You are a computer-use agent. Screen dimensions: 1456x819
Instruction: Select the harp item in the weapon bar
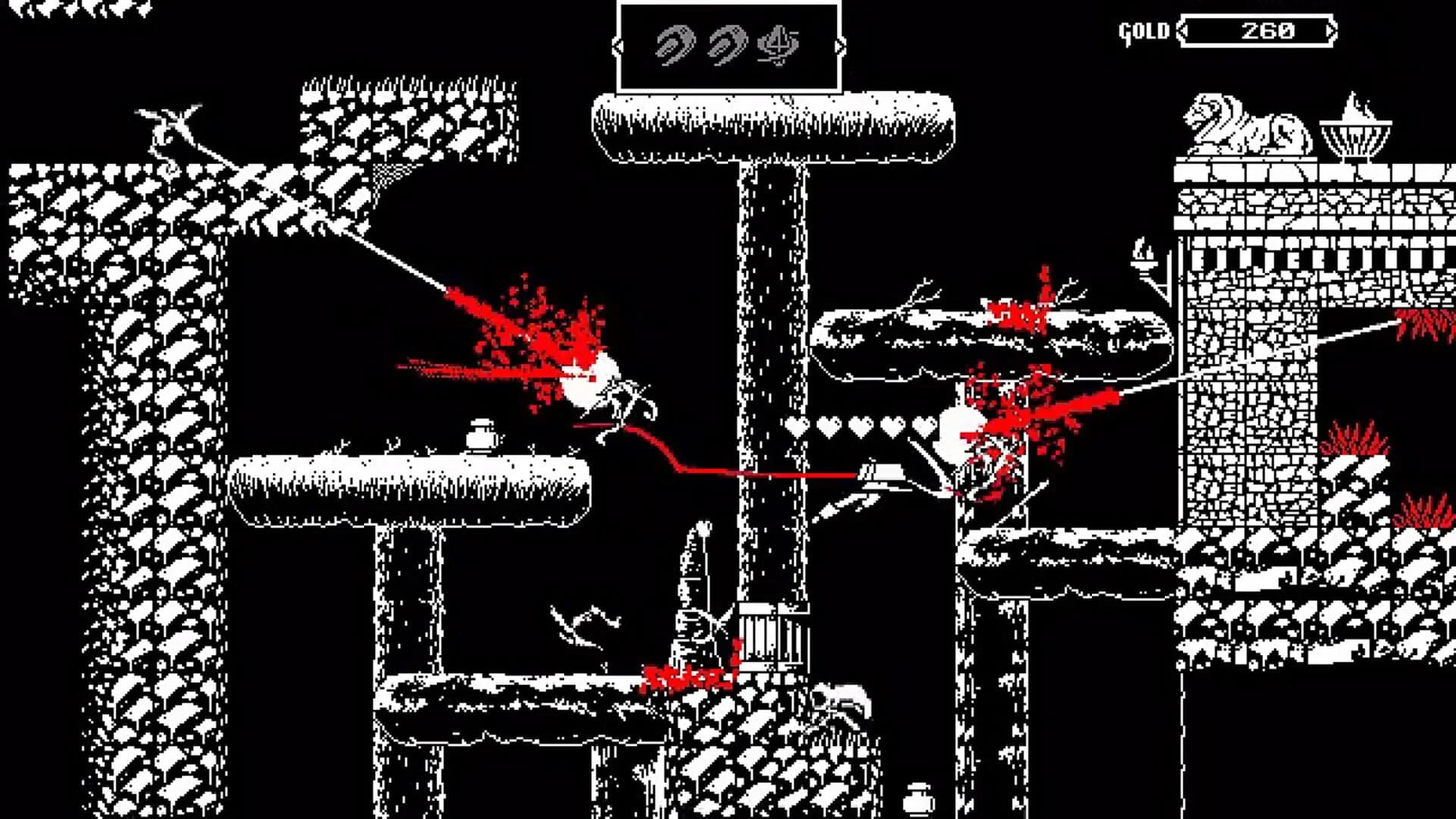click(779, 45)
